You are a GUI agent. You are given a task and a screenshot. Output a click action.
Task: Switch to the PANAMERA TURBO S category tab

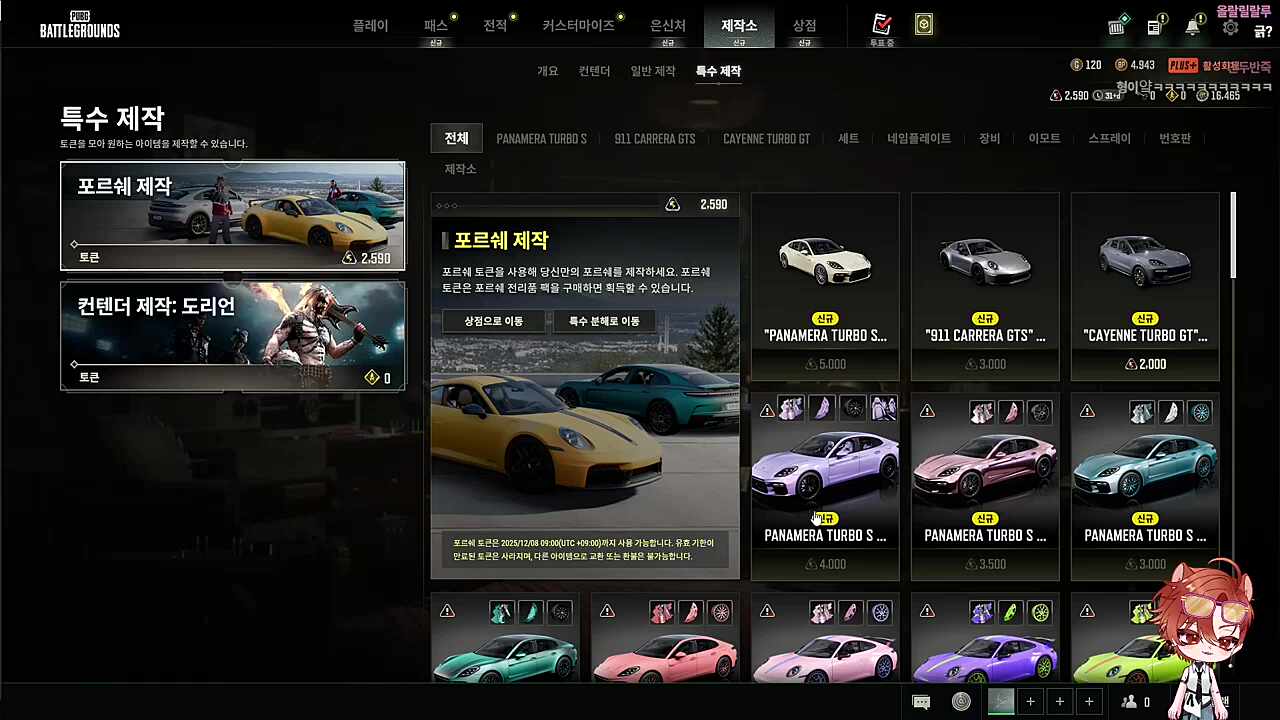click(541, 139)
